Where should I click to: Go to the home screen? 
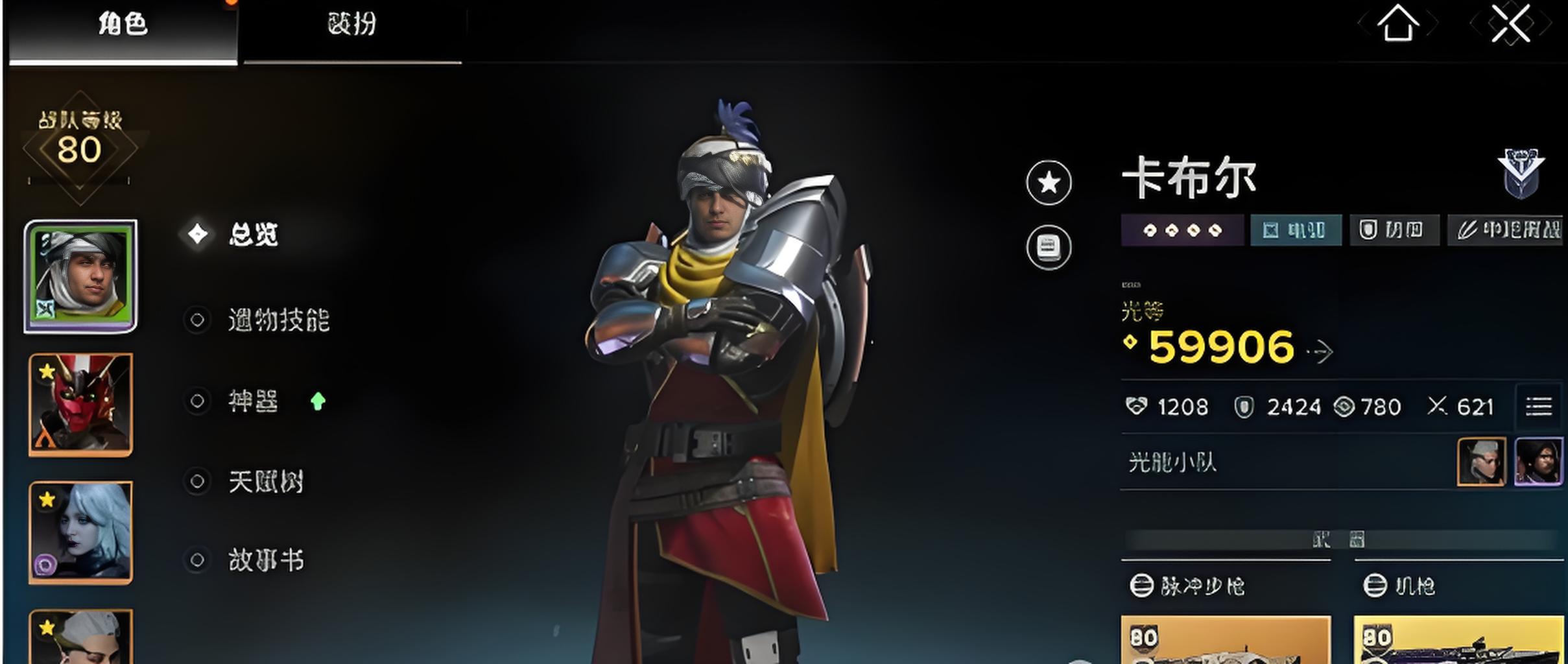[x=1397, y=25]
